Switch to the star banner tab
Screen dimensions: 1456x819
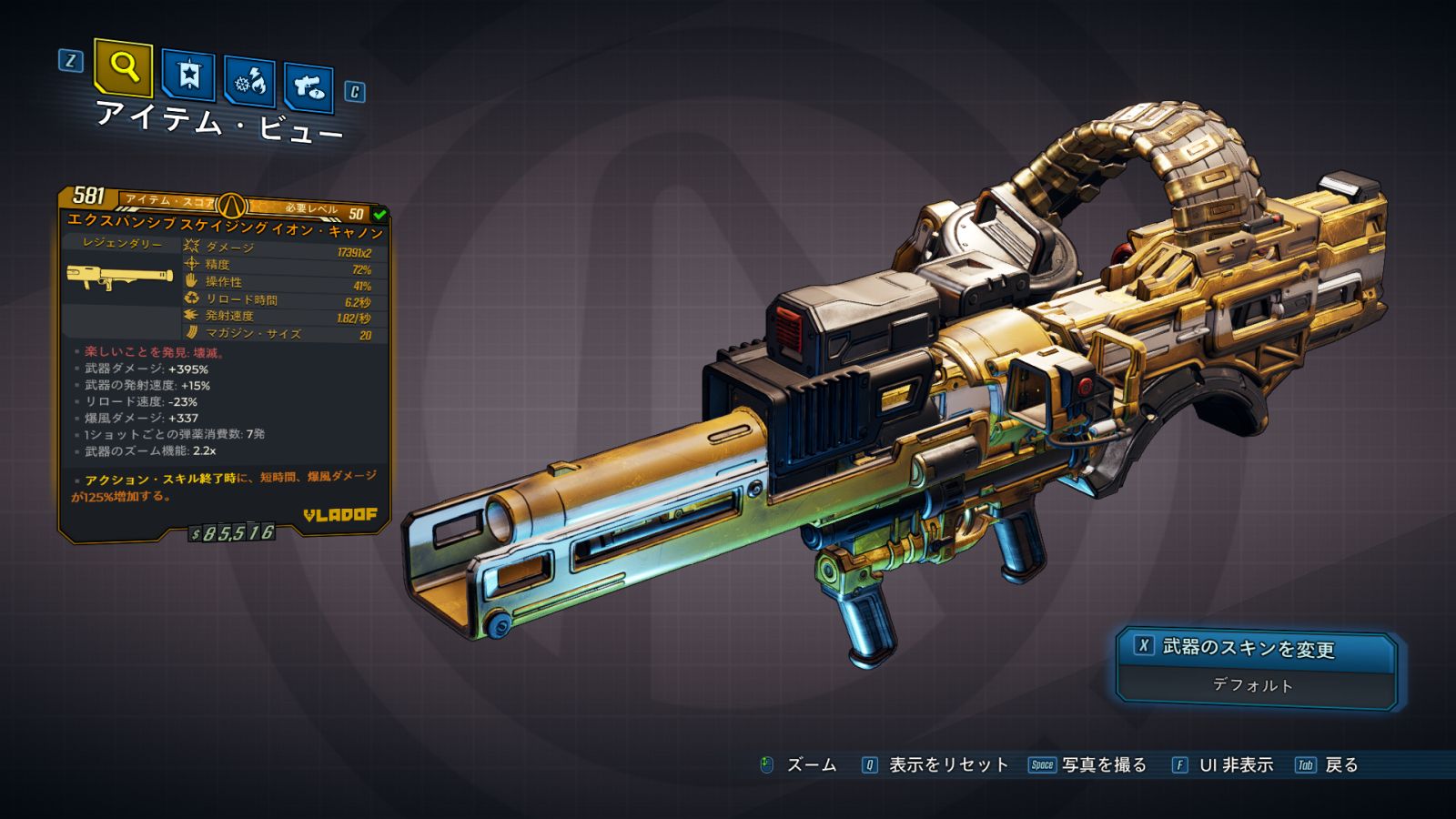coord(188,75)
